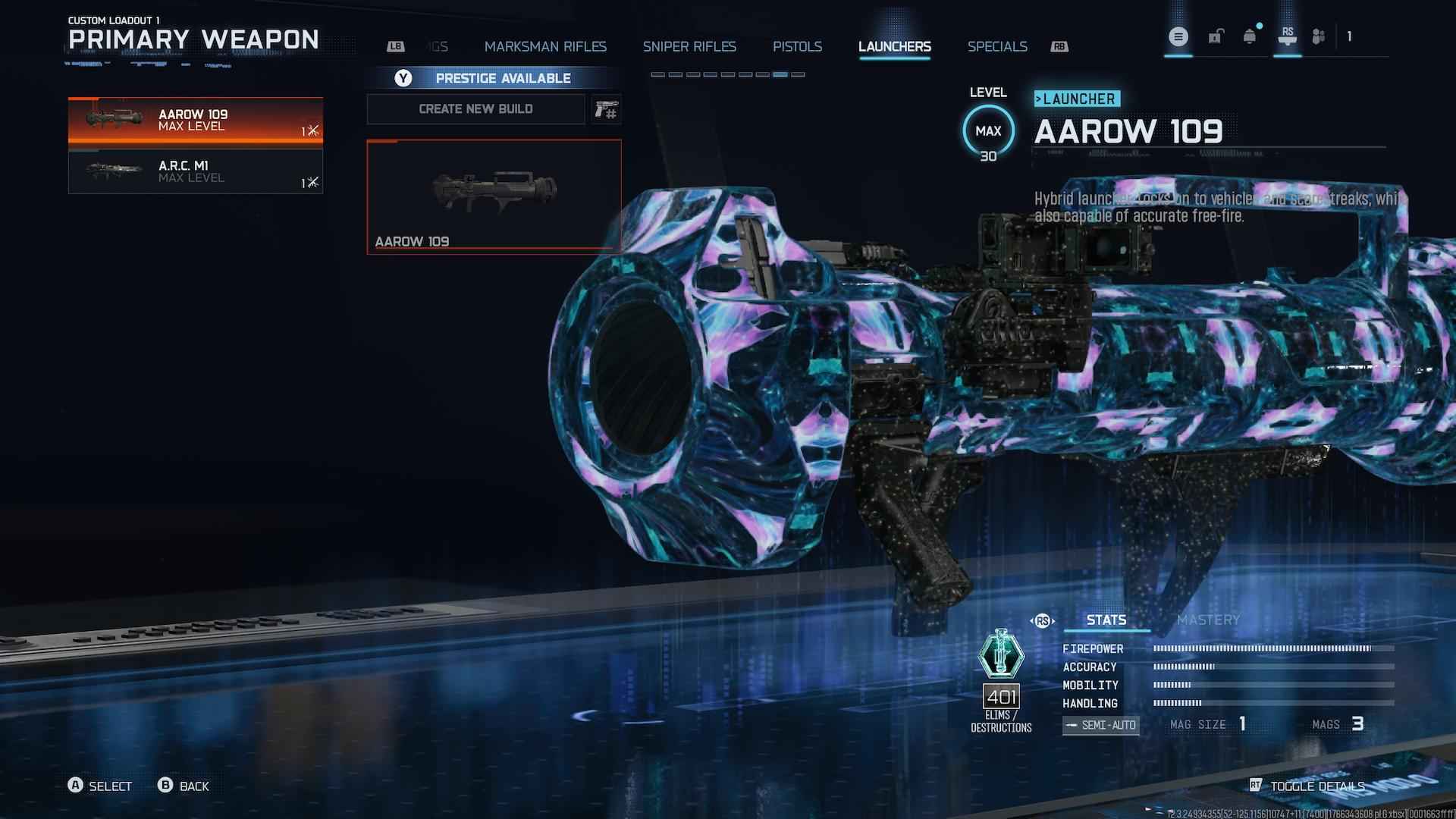Screen dimensions: 1456x819
Task: Click the Back option
Action: click(x=184, y=786)
